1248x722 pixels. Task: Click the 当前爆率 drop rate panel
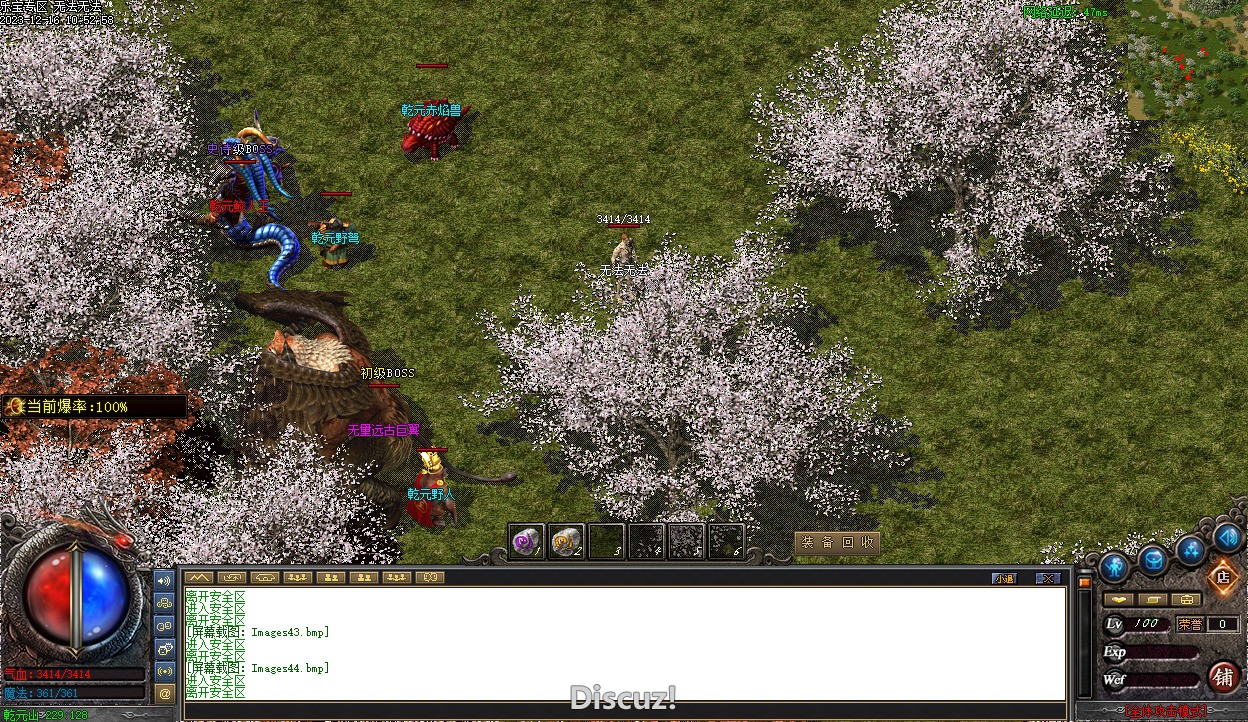pyautogui.click(x=94, y=407)
